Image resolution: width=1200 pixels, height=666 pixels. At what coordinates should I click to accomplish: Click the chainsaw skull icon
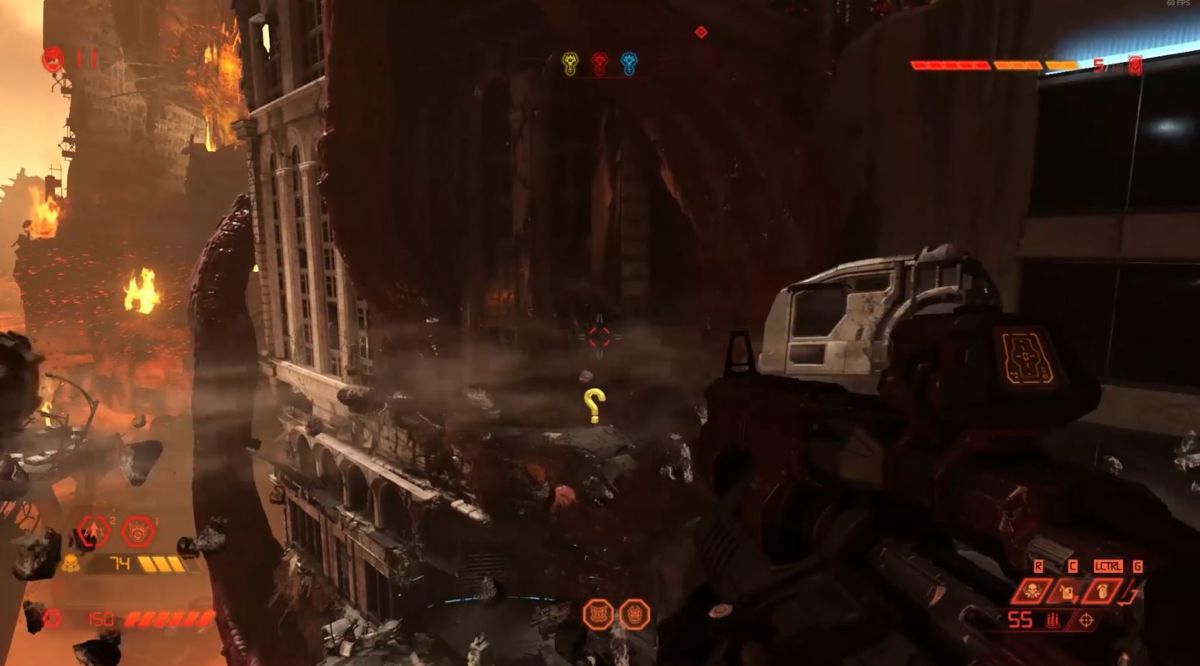[1030, 591]
